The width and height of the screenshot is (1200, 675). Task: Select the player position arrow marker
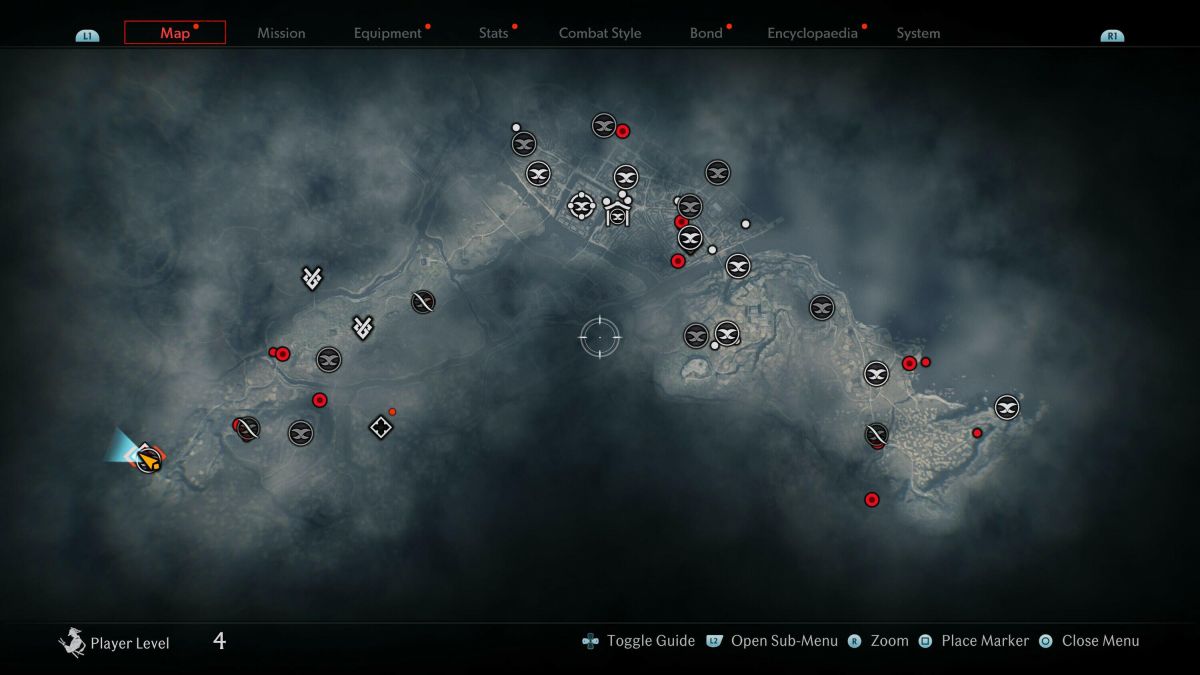pyautogui.click(x=149, y=458)
